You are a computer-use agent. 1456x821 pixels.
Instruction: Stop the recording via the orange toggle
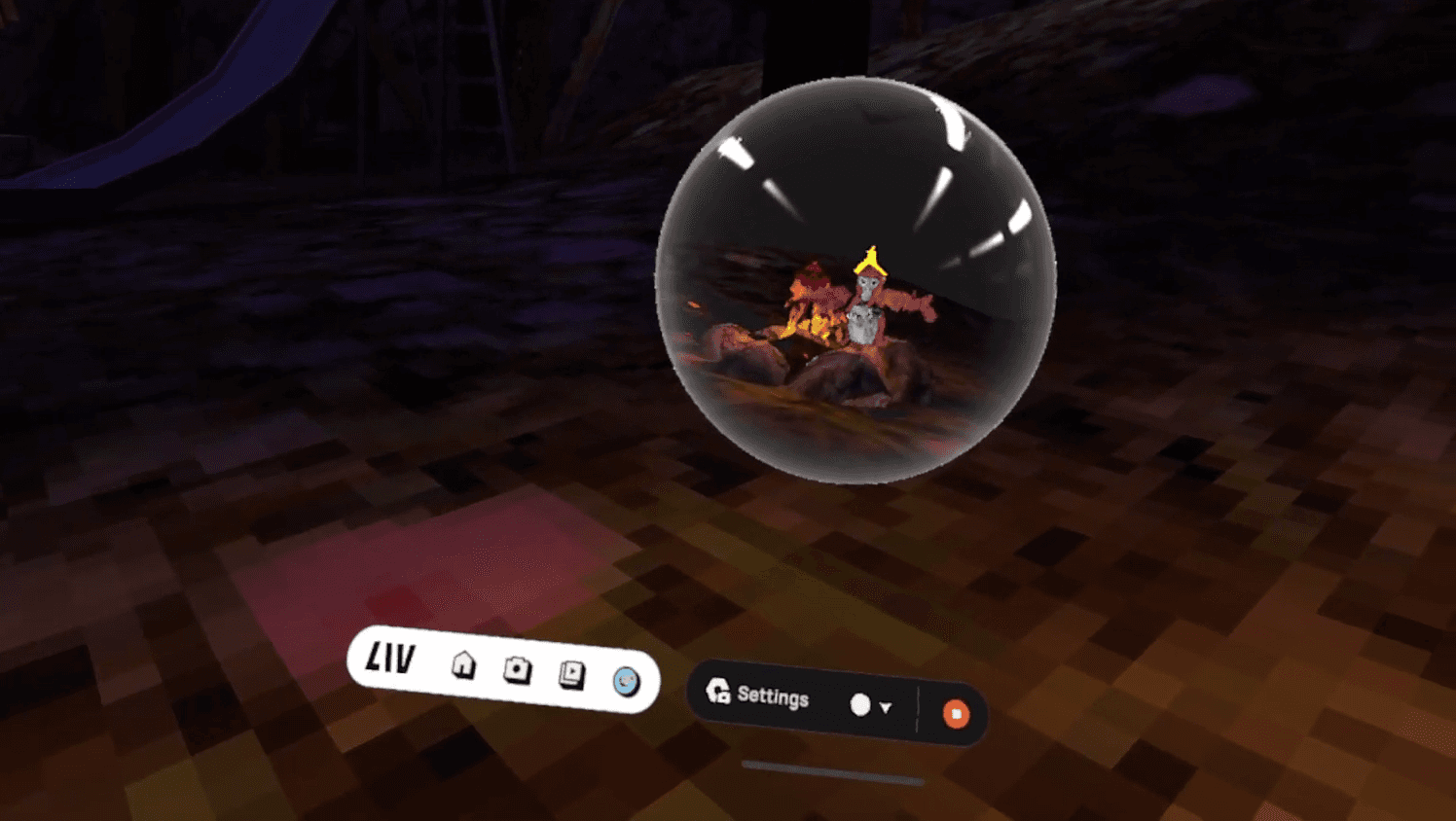957,713
